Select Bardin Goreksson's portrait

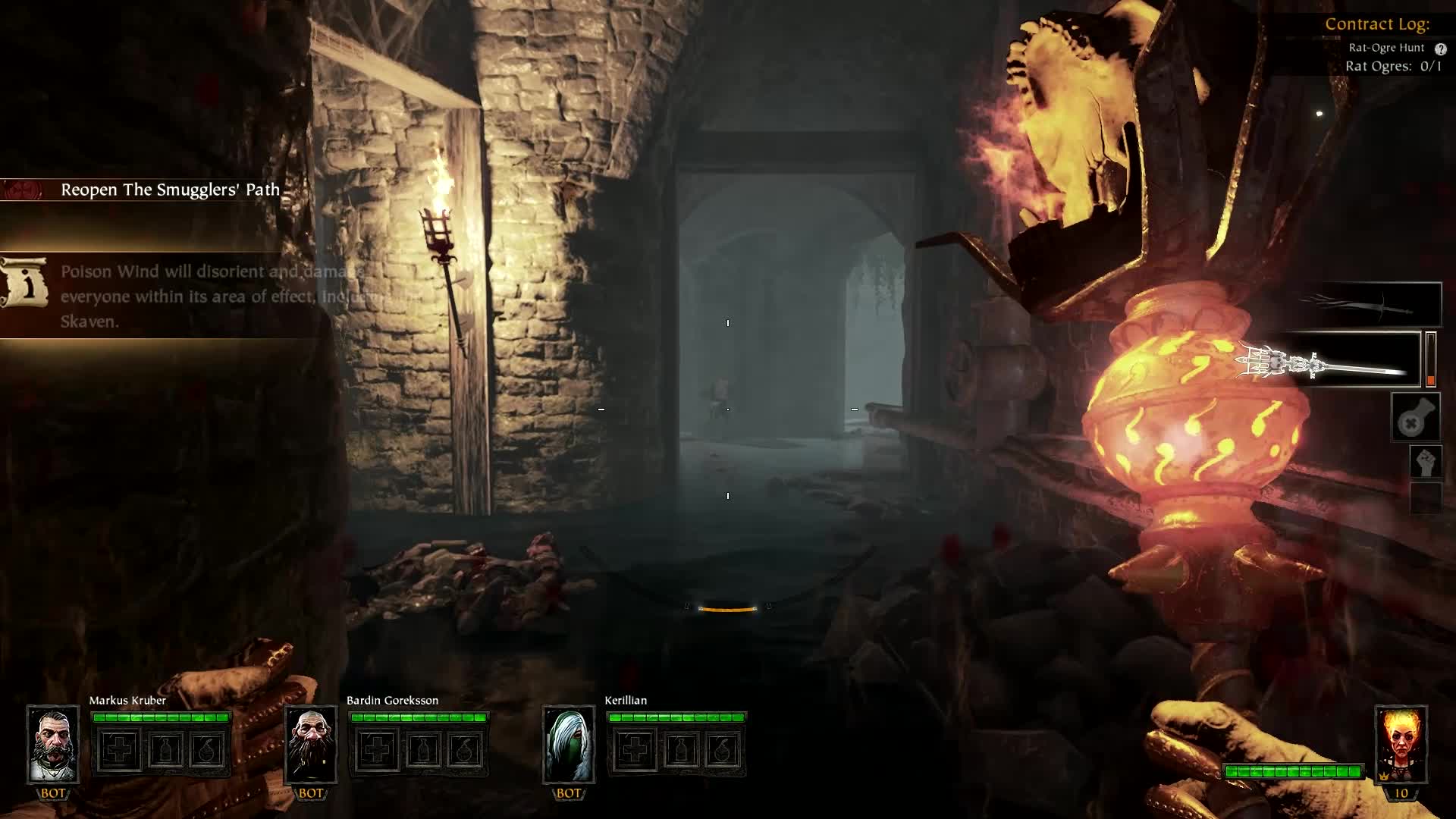pyautogui.click(x=311, y=744)
